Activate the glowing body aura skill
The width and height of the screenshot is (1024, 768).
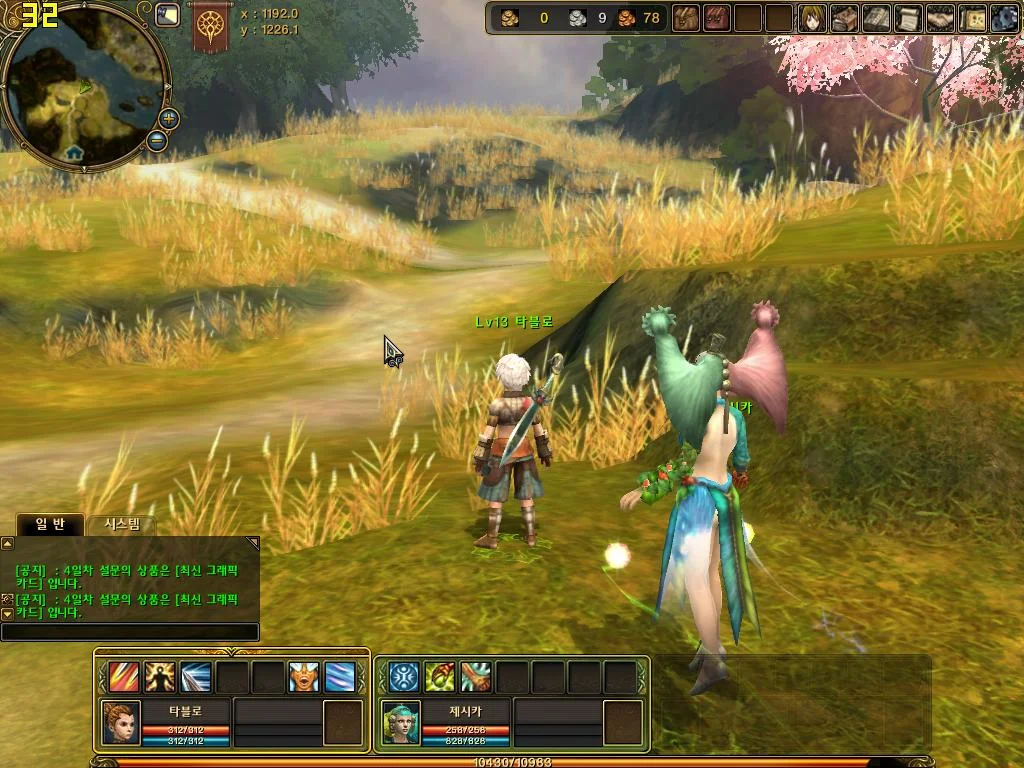[160, 677]
